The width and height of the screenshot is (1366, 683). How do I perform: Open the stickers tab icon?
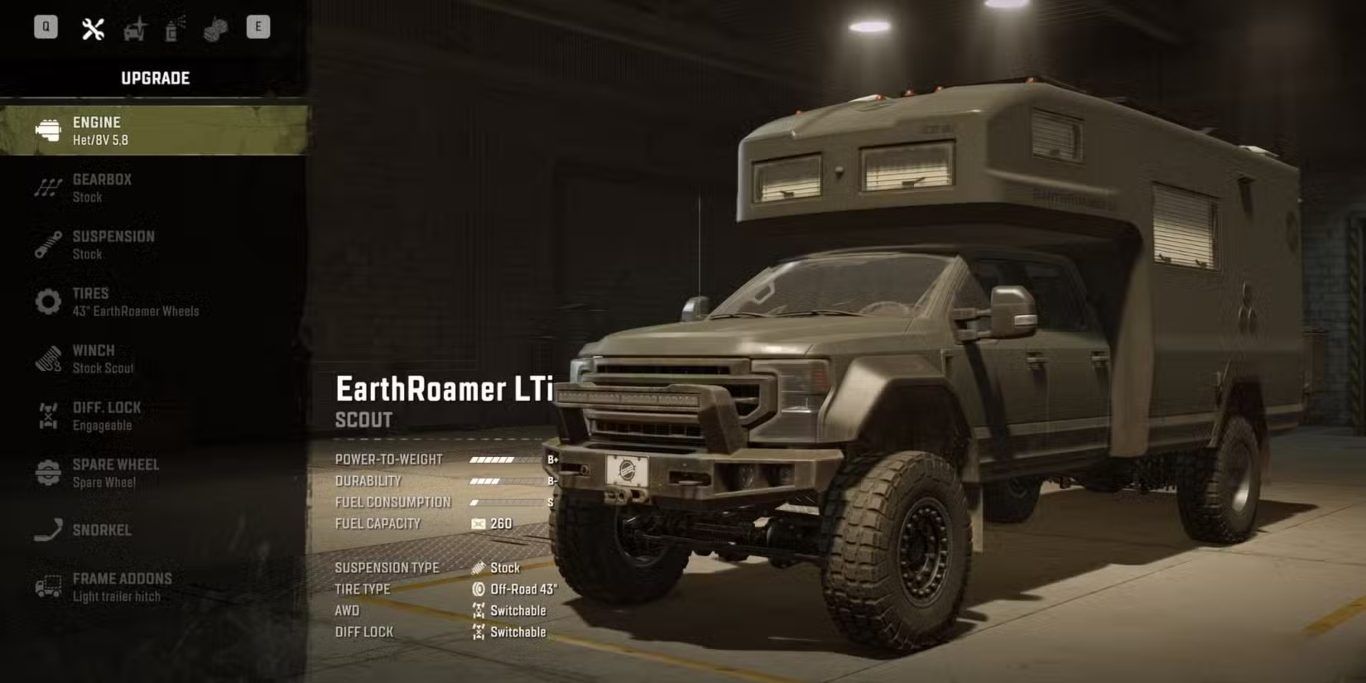[215, 29]
